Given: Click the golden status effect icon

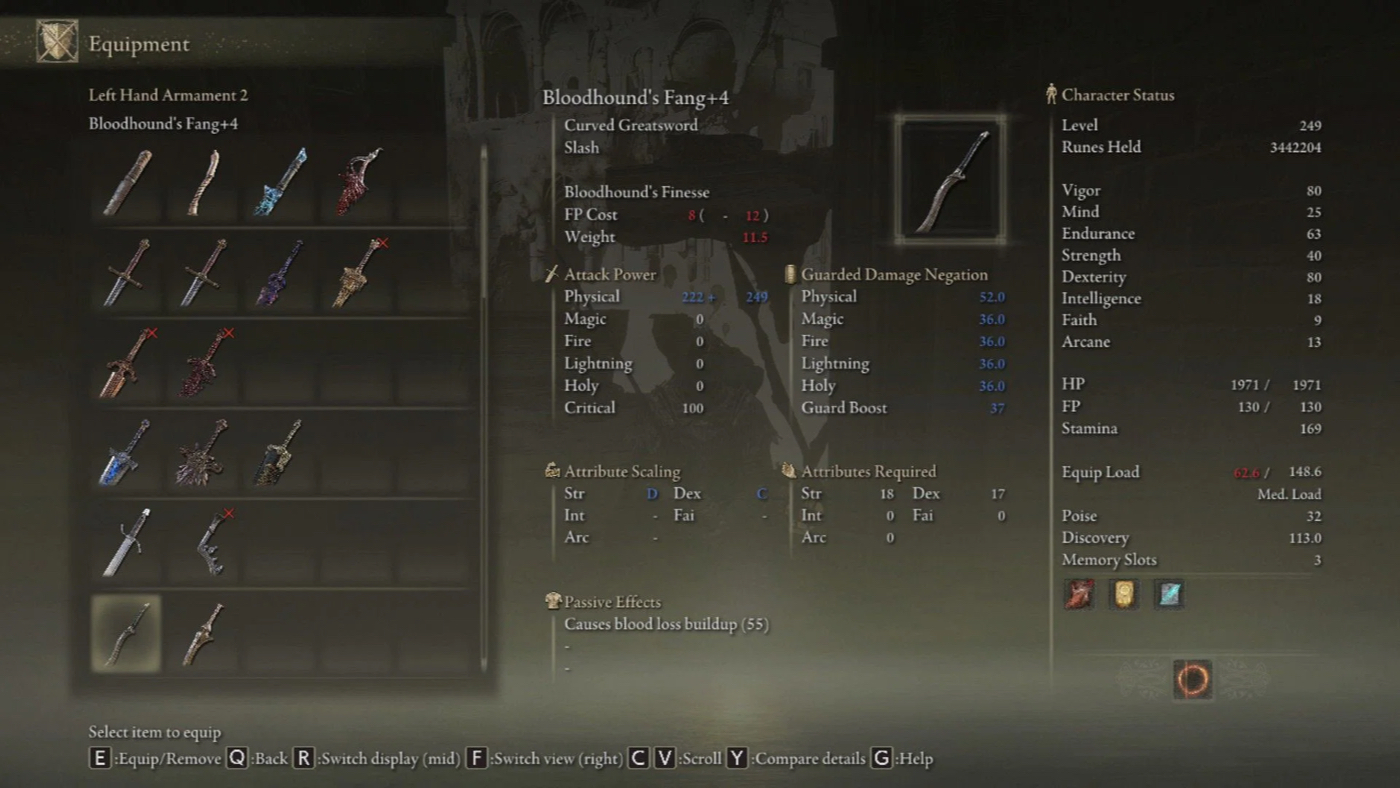Looking at the screenshot, I should tap(1124, 595).
